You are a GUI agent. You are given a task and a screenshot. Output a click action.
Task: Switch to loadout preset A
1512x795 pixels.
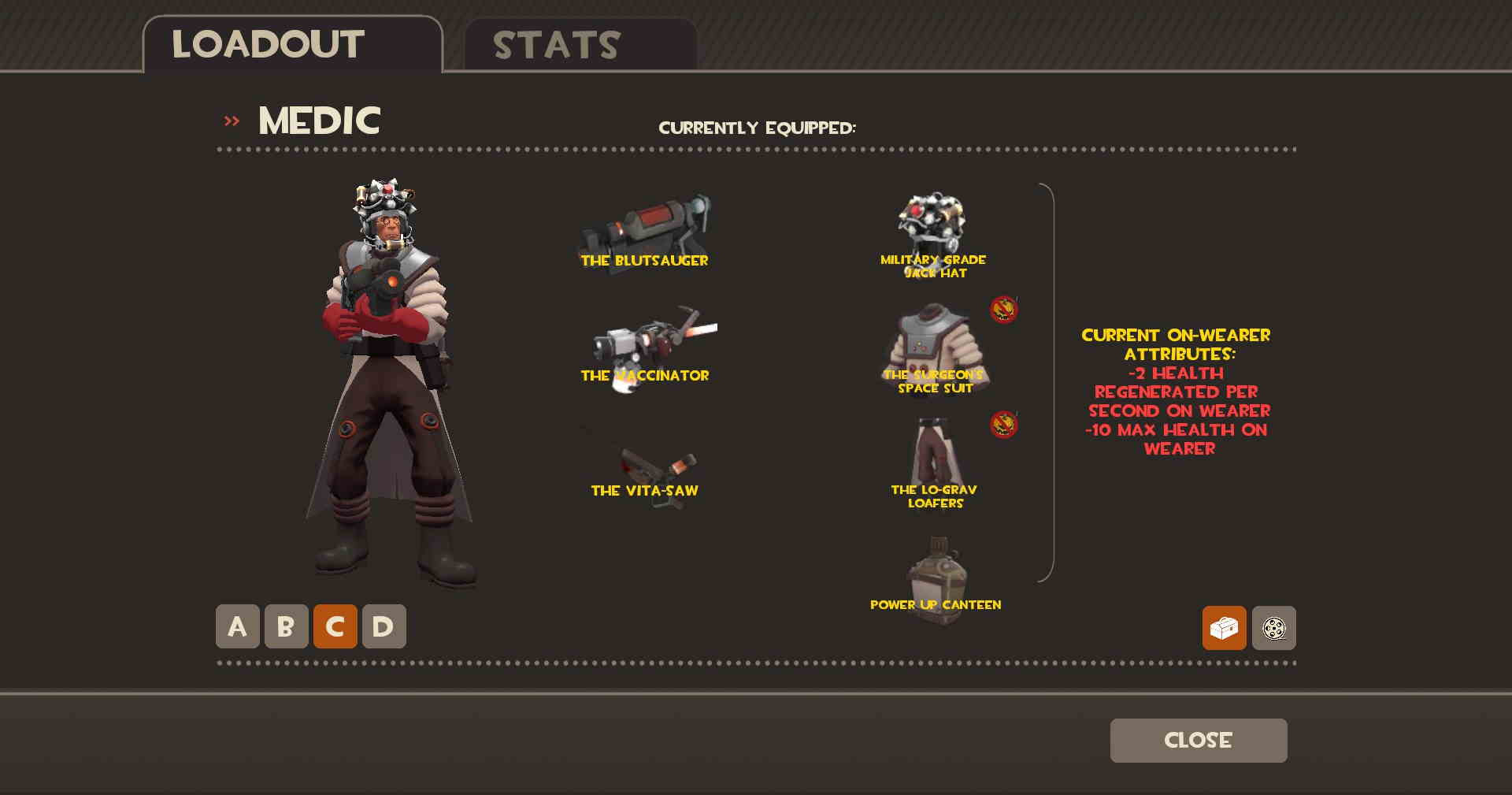(236, 626)
